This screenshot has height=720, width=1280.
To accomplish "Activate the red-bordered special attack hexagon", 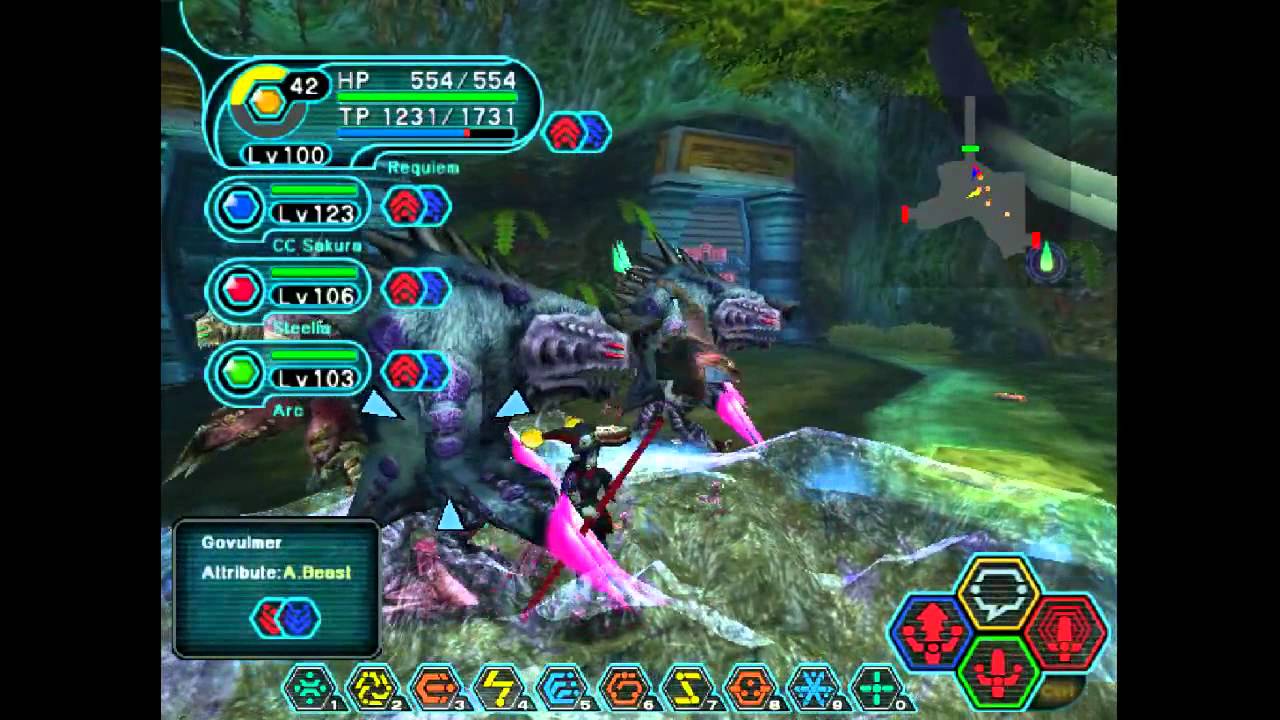I will 1065,632.
